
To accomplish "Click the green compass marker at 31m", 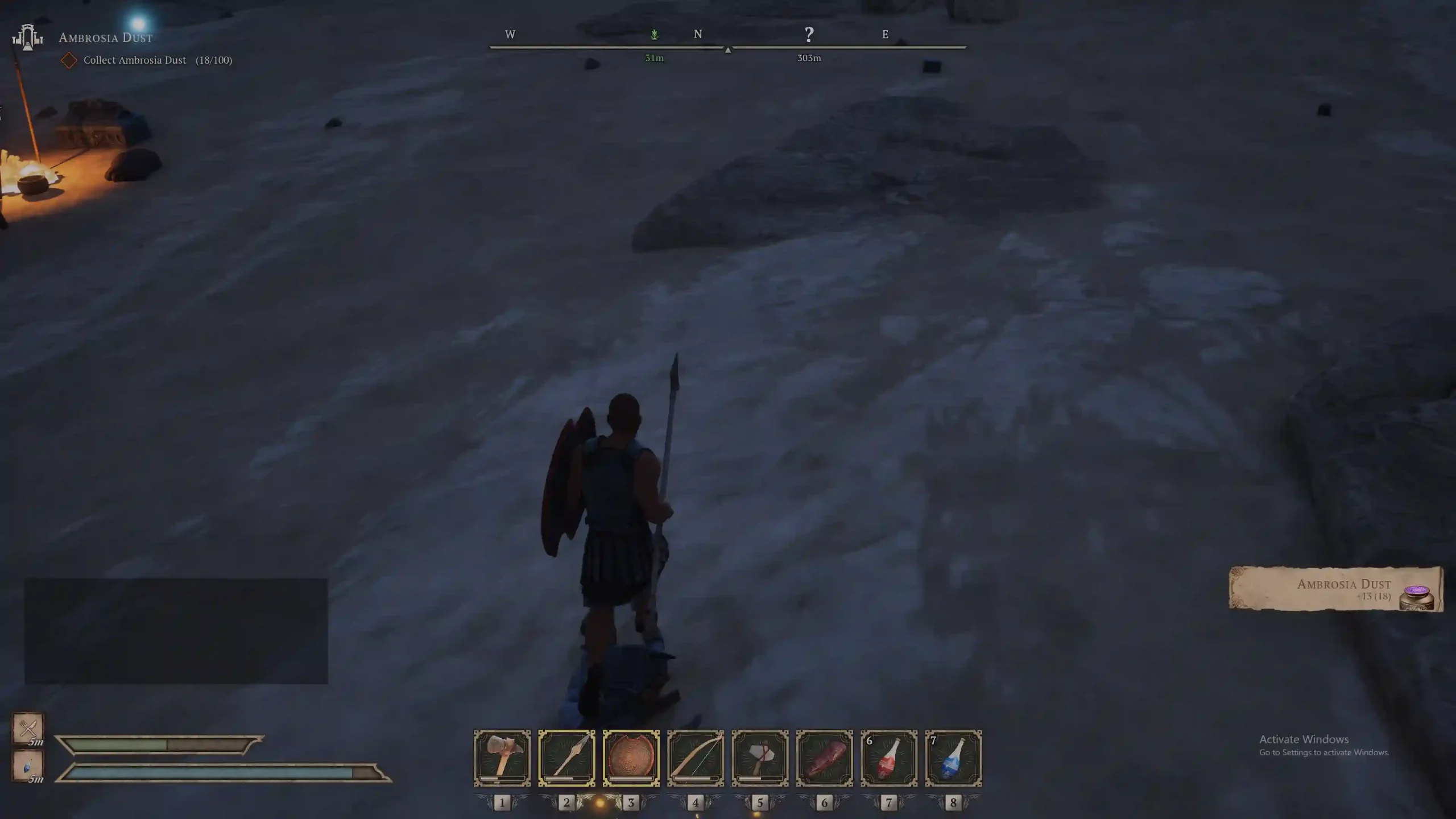I will (654, 35).
